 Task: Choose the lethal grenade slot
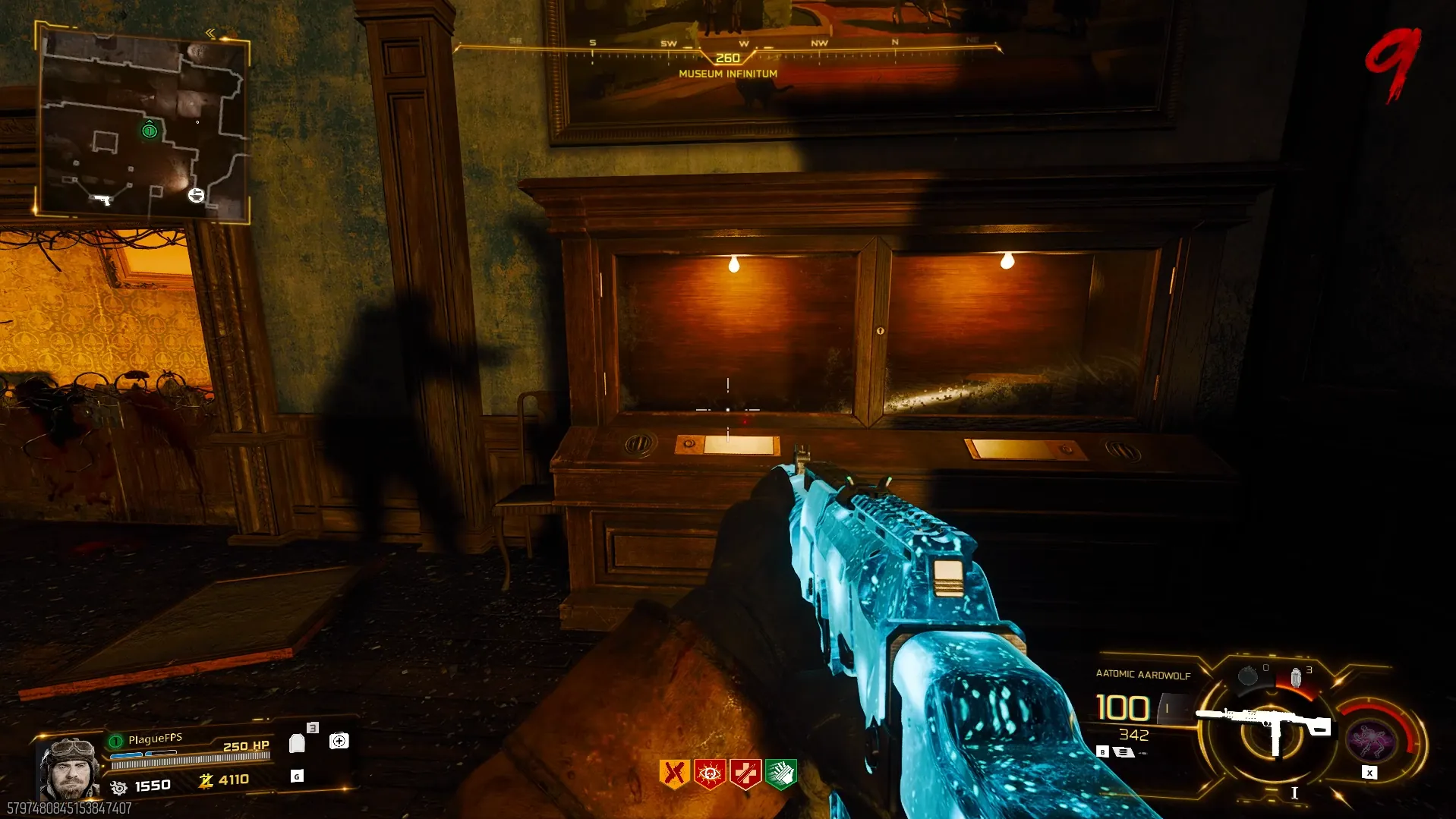[1248, 676]
